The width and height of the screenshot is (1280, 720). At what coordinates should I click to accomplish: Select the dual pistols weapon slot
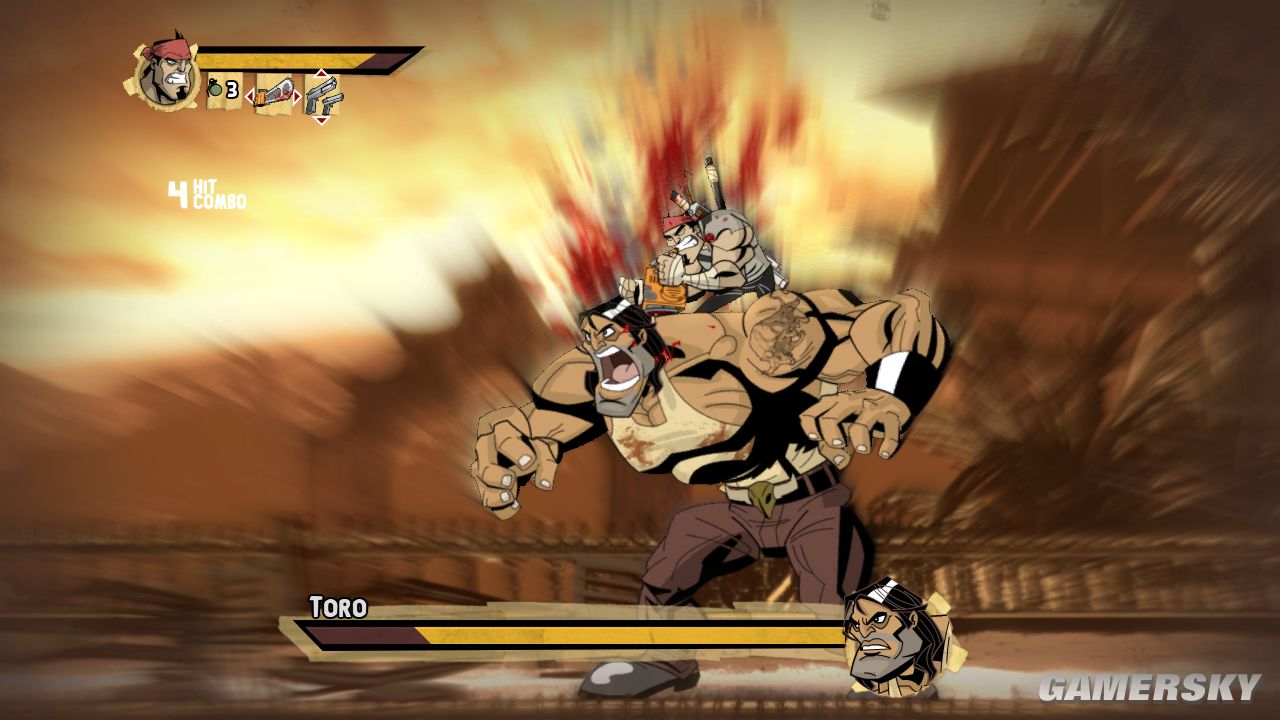[x=322, y=96]
